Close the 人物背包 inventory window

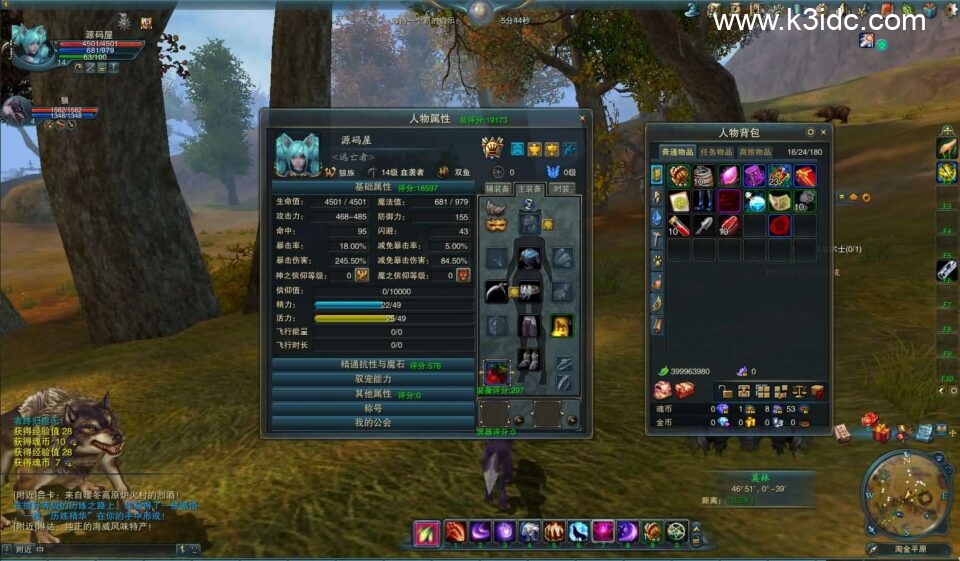pos(823,132)
